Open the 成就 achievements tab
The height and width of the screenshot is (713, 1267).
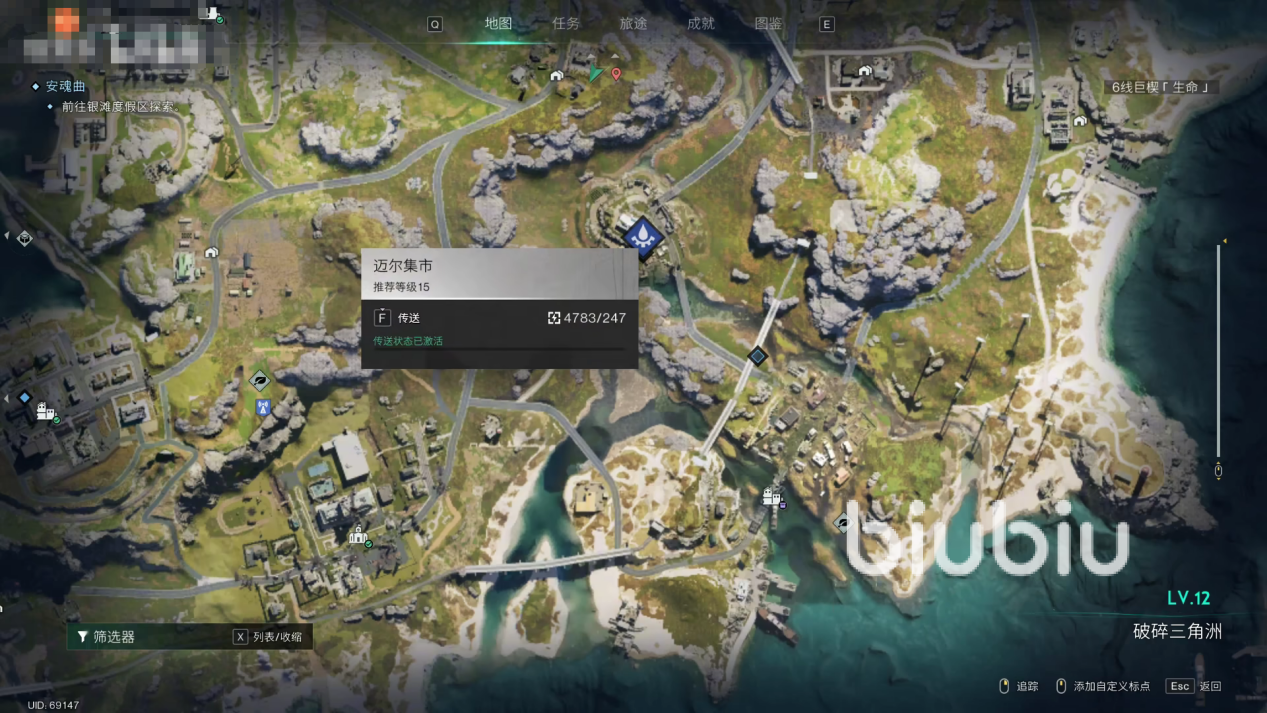tap(701, 24)
